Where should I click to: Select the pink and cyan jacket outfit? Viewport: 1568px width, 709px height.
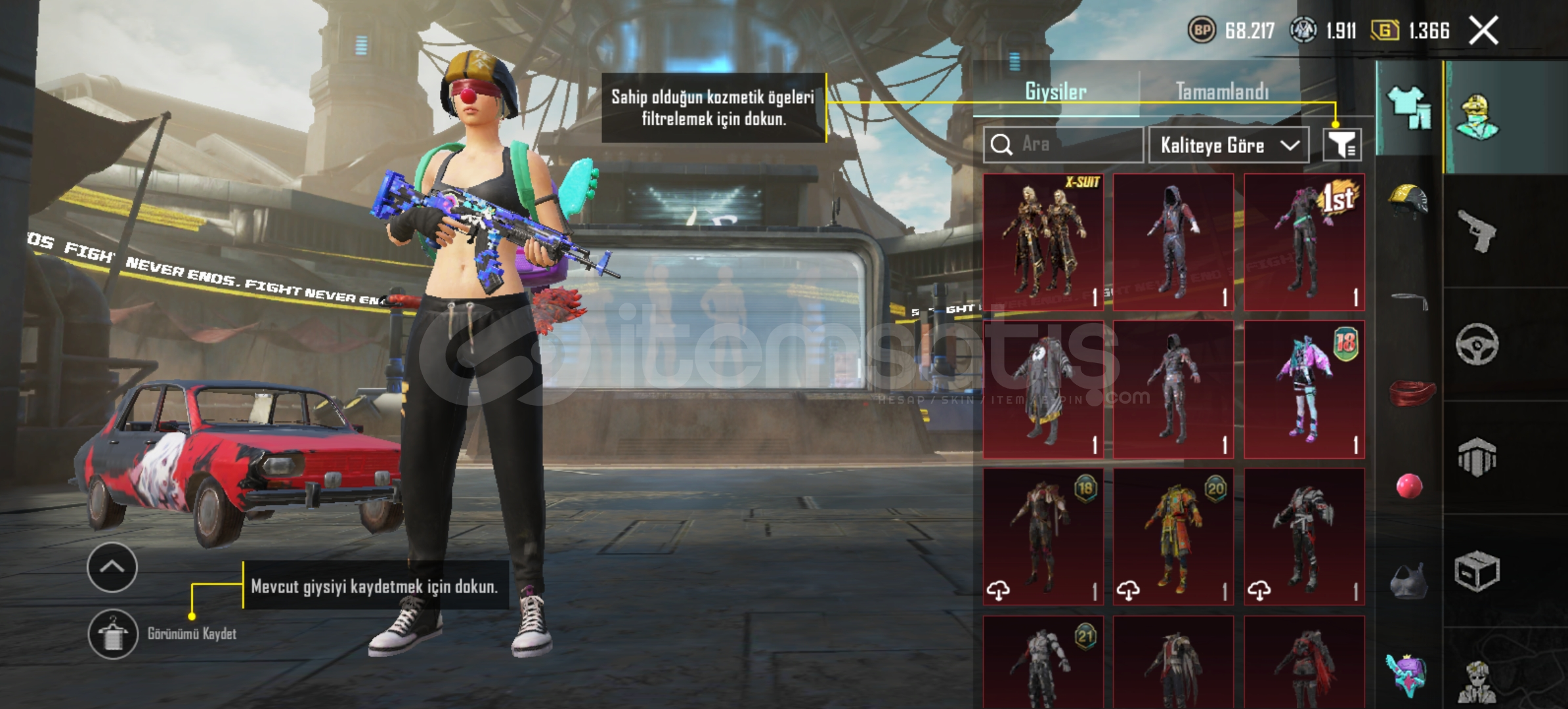tap(1304, 389)
